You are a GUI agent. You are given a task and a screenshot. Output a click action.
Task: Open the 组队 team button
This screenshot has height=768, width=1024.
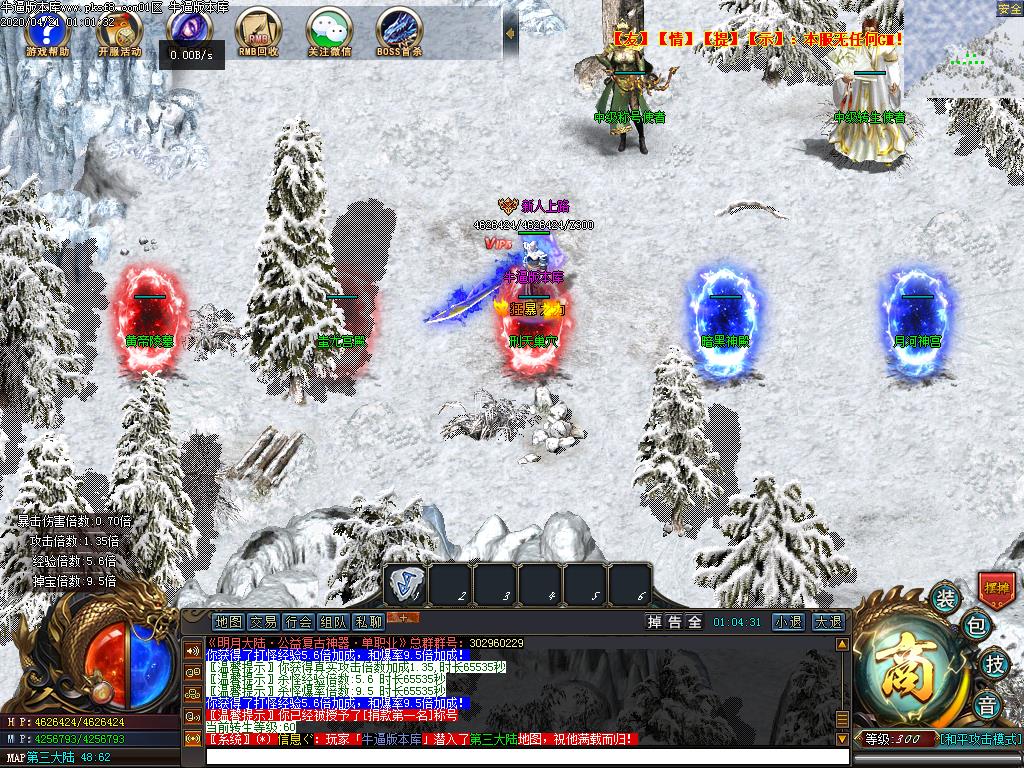333,622
